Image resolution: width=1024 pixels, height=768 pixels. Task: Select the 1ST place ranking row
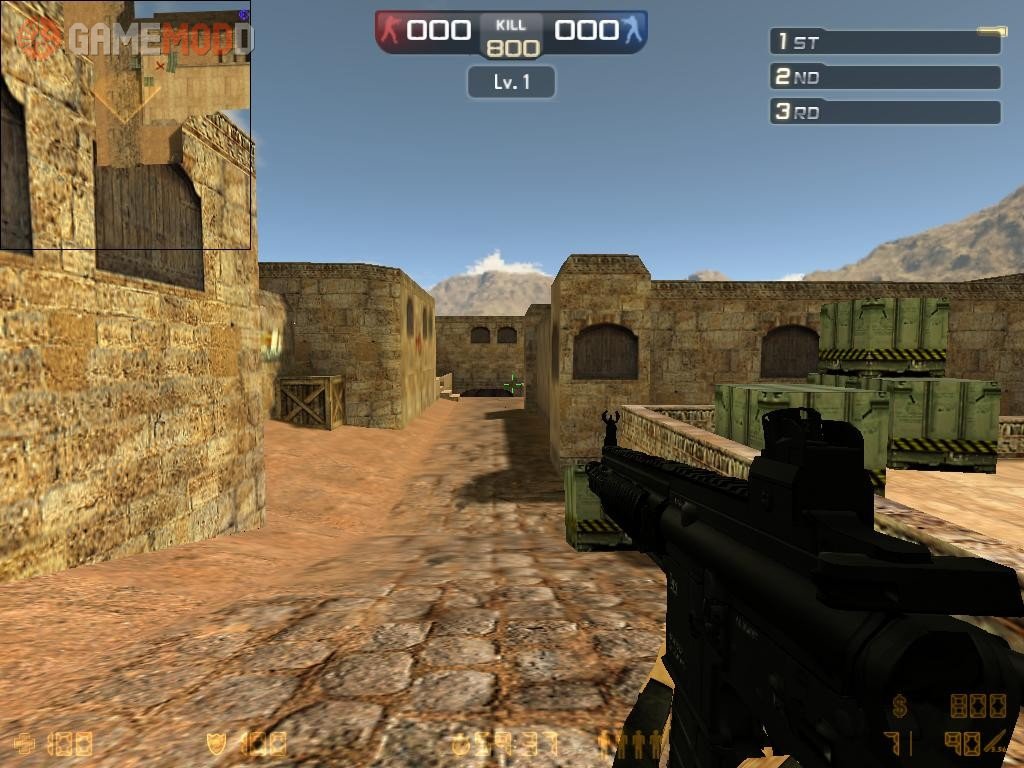point(885,42)
